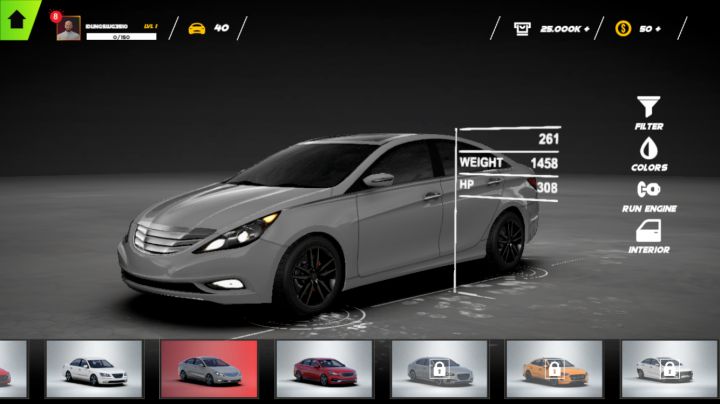Select the highlighted silver sedan on red background

pos(209,369)
